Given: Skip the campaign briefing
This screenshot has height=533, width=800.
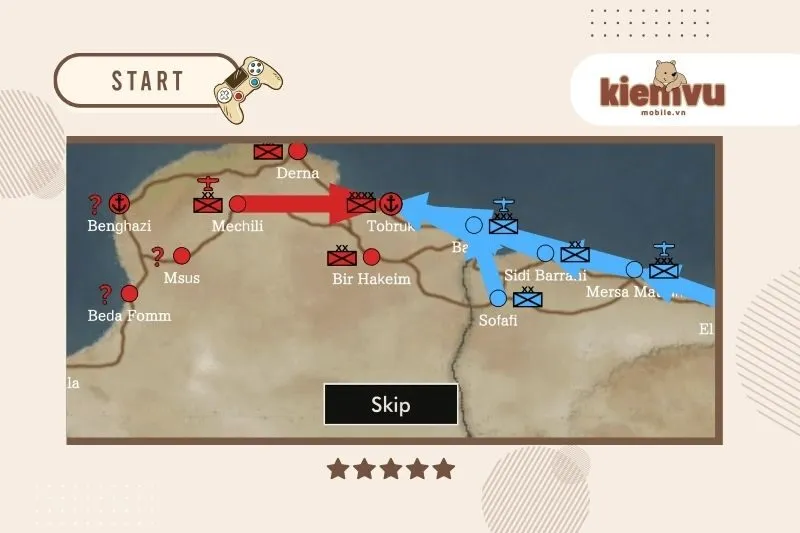Looking at the screenshot, I should click(x=390, y=405).
